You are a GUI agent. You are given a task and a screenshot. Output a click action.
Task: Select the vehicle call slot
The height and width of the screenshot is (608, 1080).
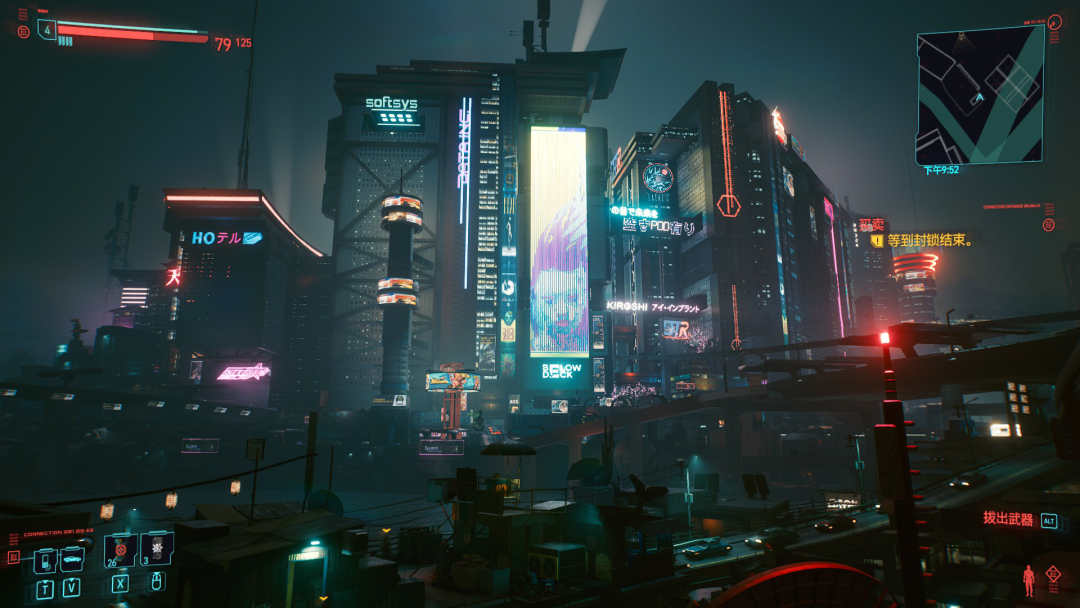point(72,558)
